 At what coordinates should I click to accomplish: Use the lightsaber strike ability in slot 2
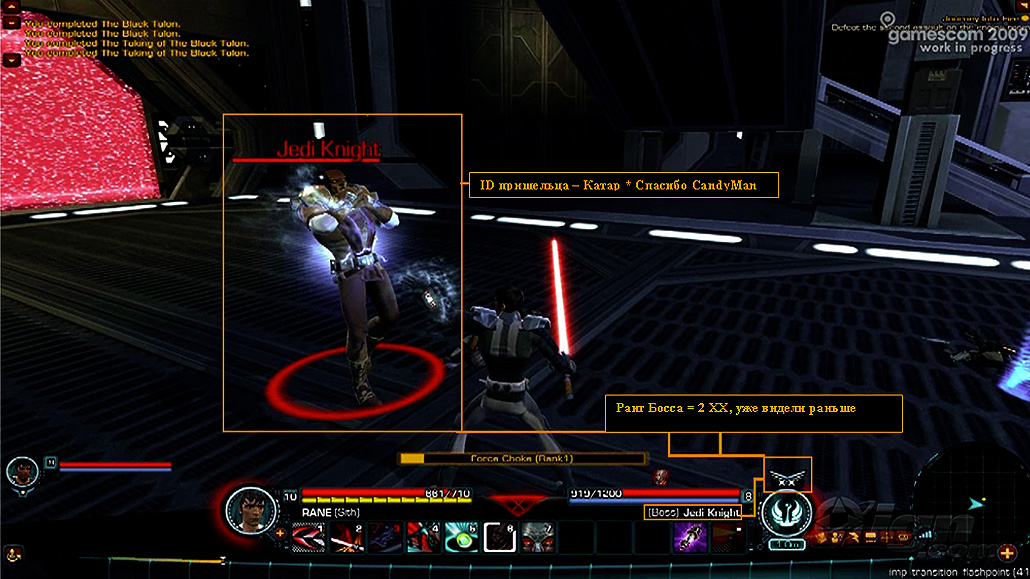(x=345, y=537)
